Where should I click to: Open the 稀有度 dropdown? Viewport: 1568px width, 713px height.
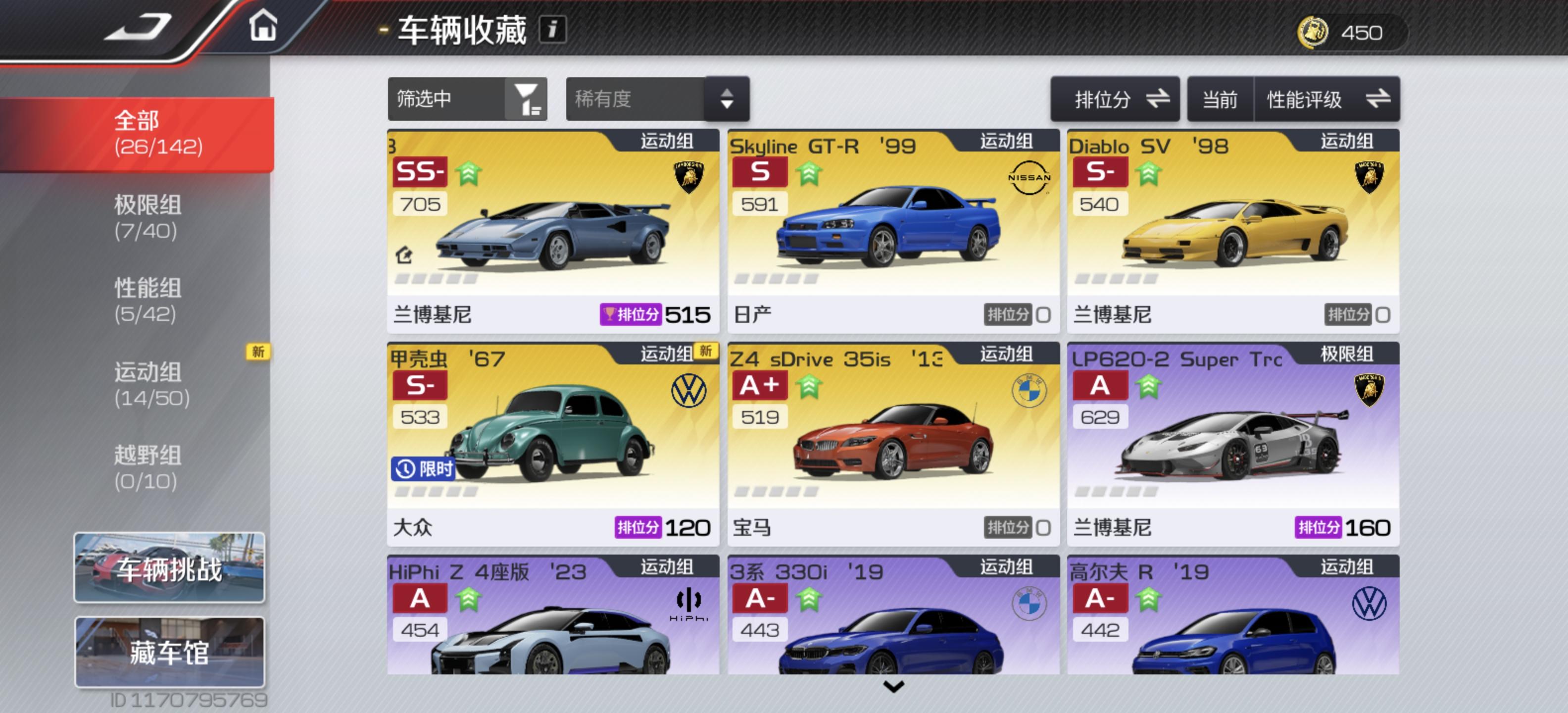click(x=657, y=99)
